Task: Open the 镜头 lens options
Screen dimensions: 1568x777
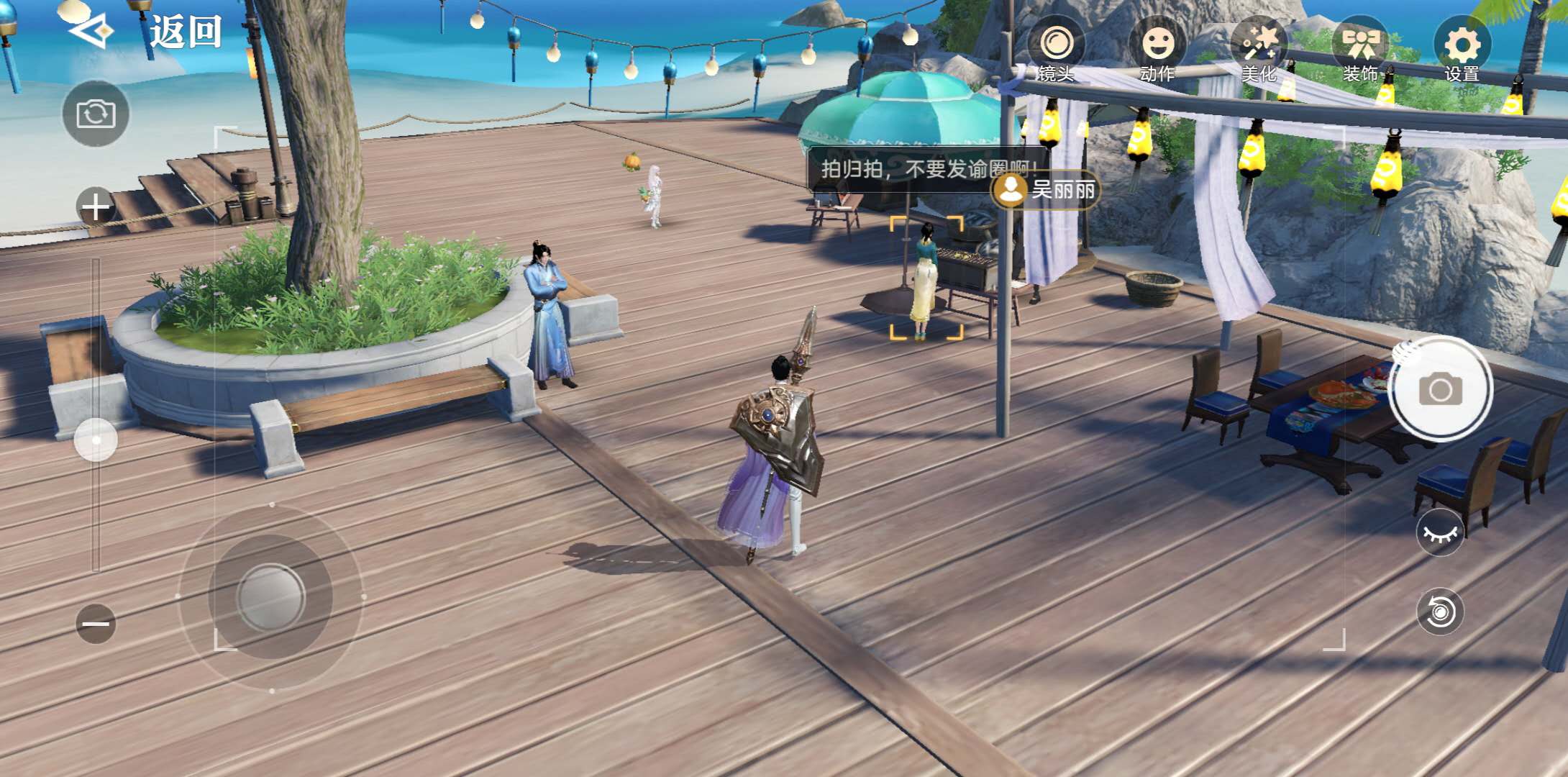Action: 1056,49
